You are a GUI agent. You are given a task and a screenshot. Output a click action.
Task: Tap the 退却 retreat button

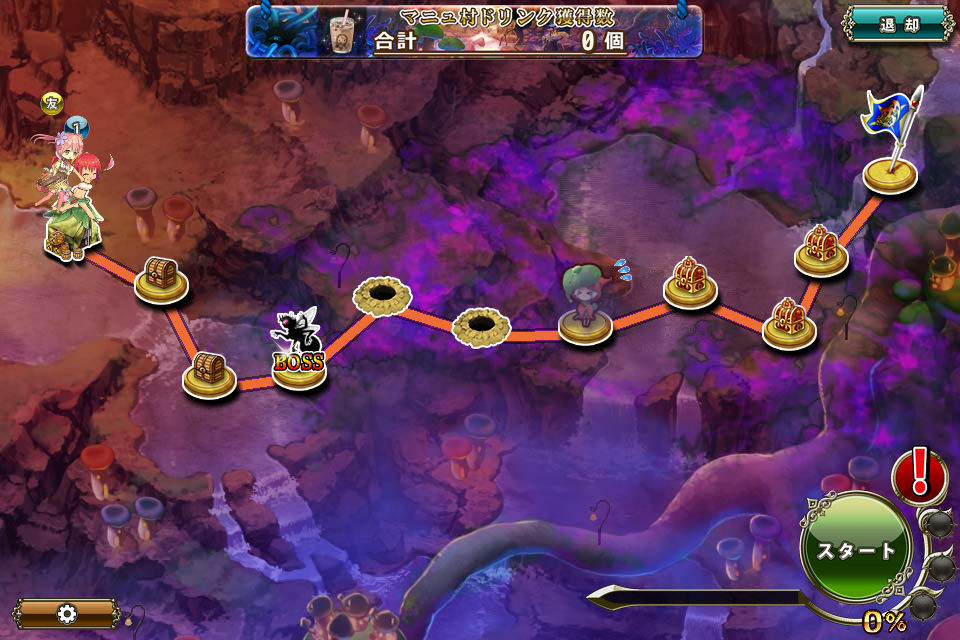point(897,23)
